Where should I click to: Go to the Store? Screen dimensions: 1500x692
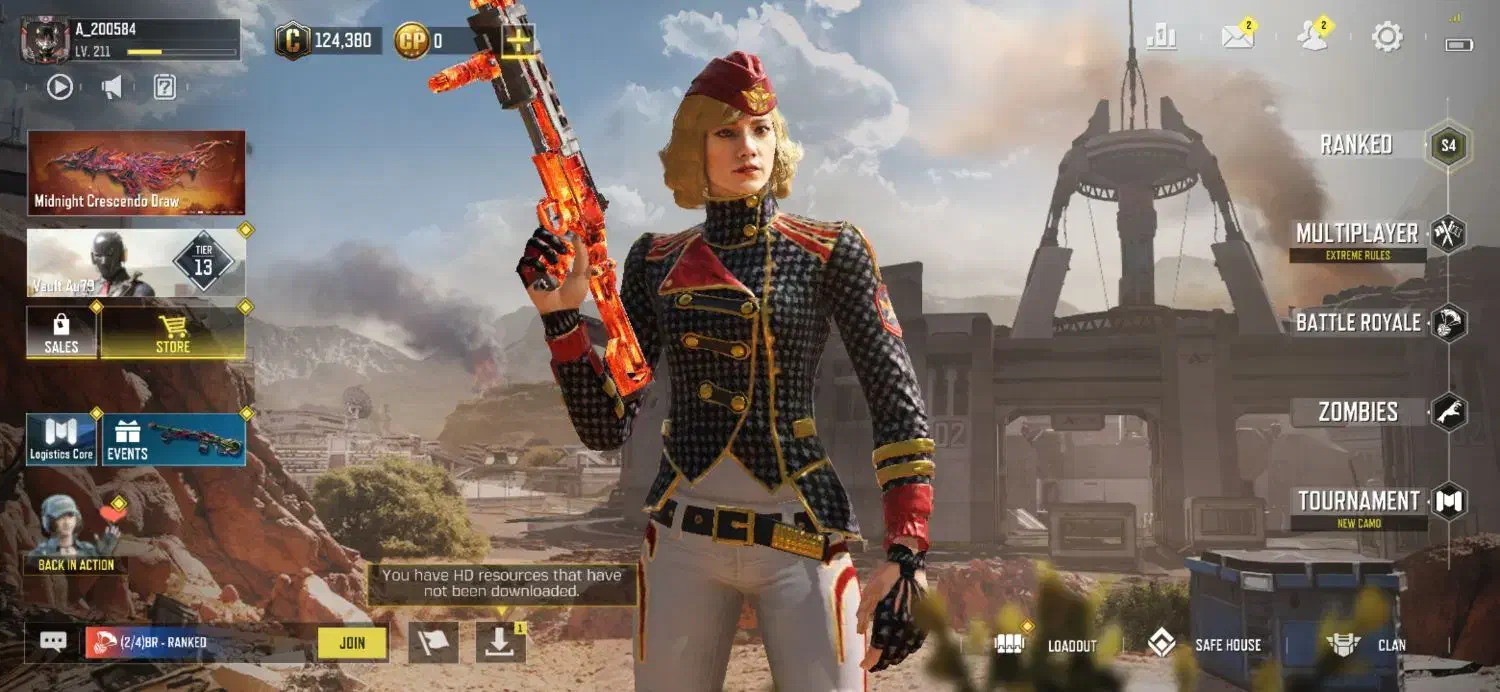tap(173, 332)
